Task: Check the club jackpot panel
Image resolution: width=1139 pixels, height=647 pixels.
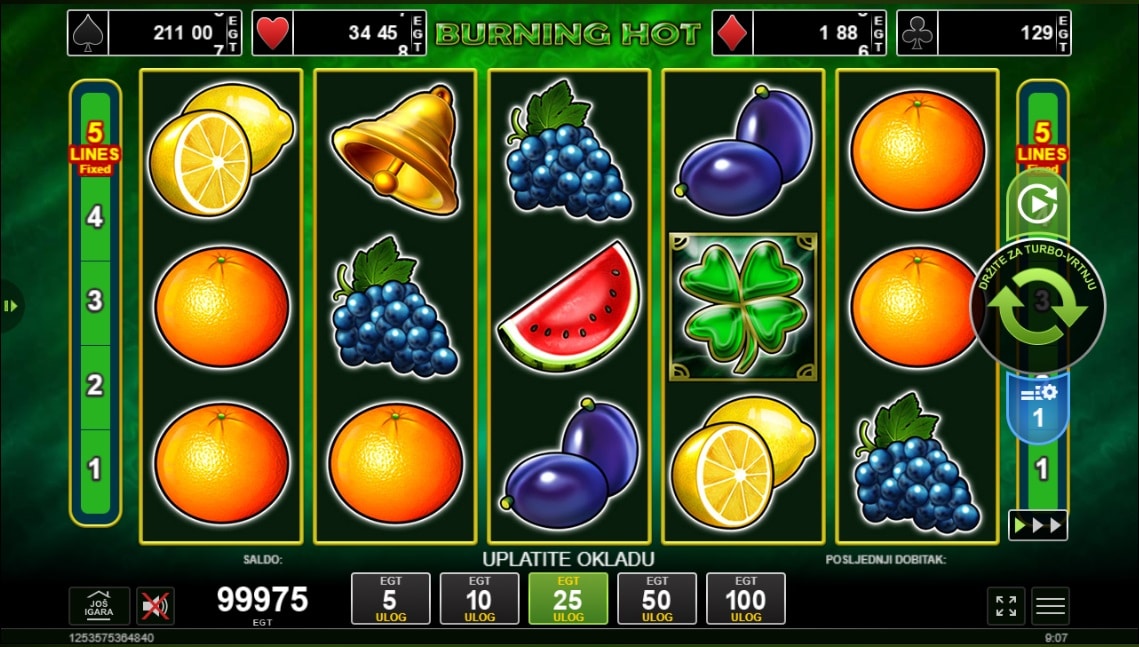Action: click(983, 33)
